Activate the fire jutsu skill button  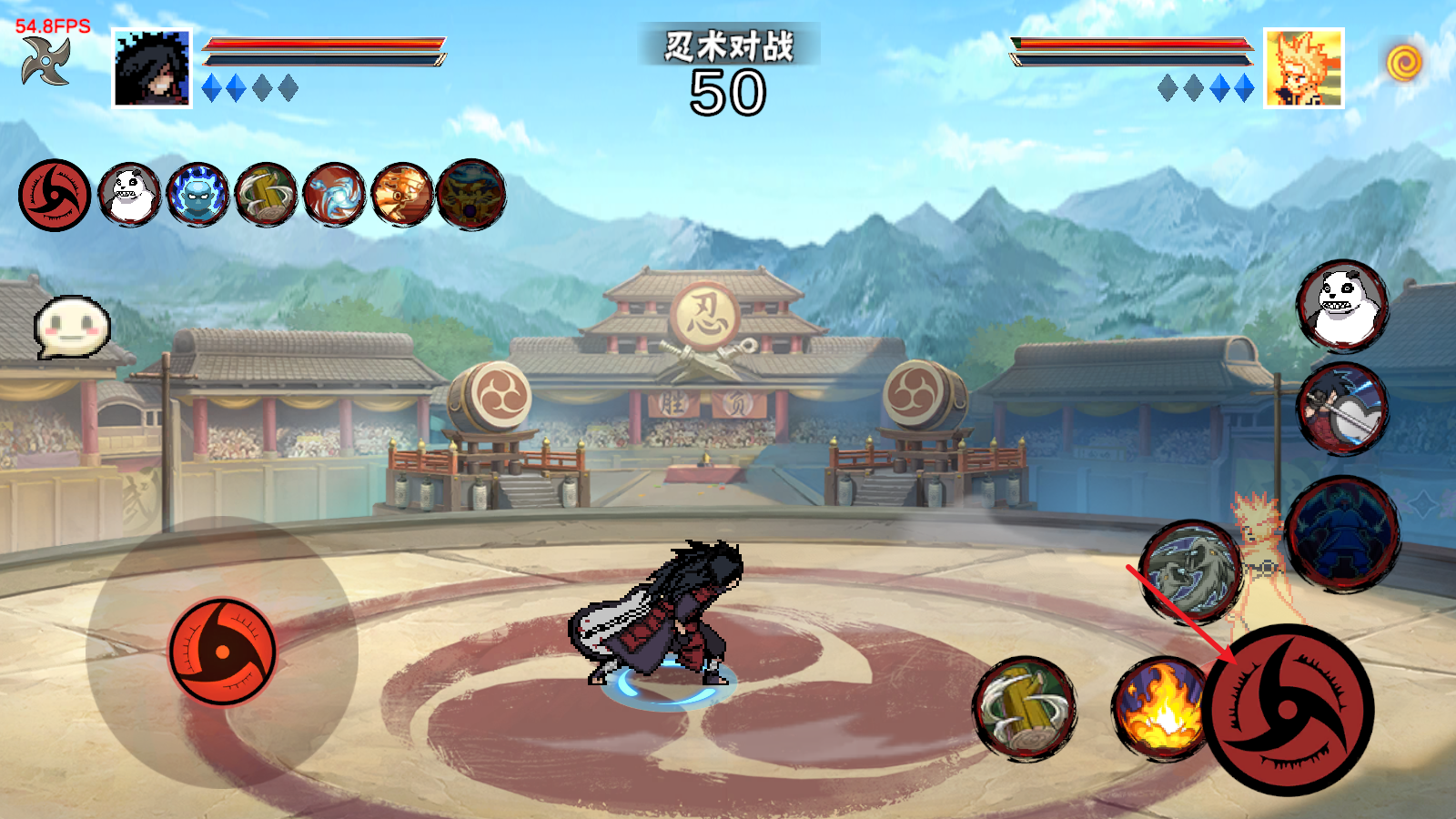(1158, 708)
